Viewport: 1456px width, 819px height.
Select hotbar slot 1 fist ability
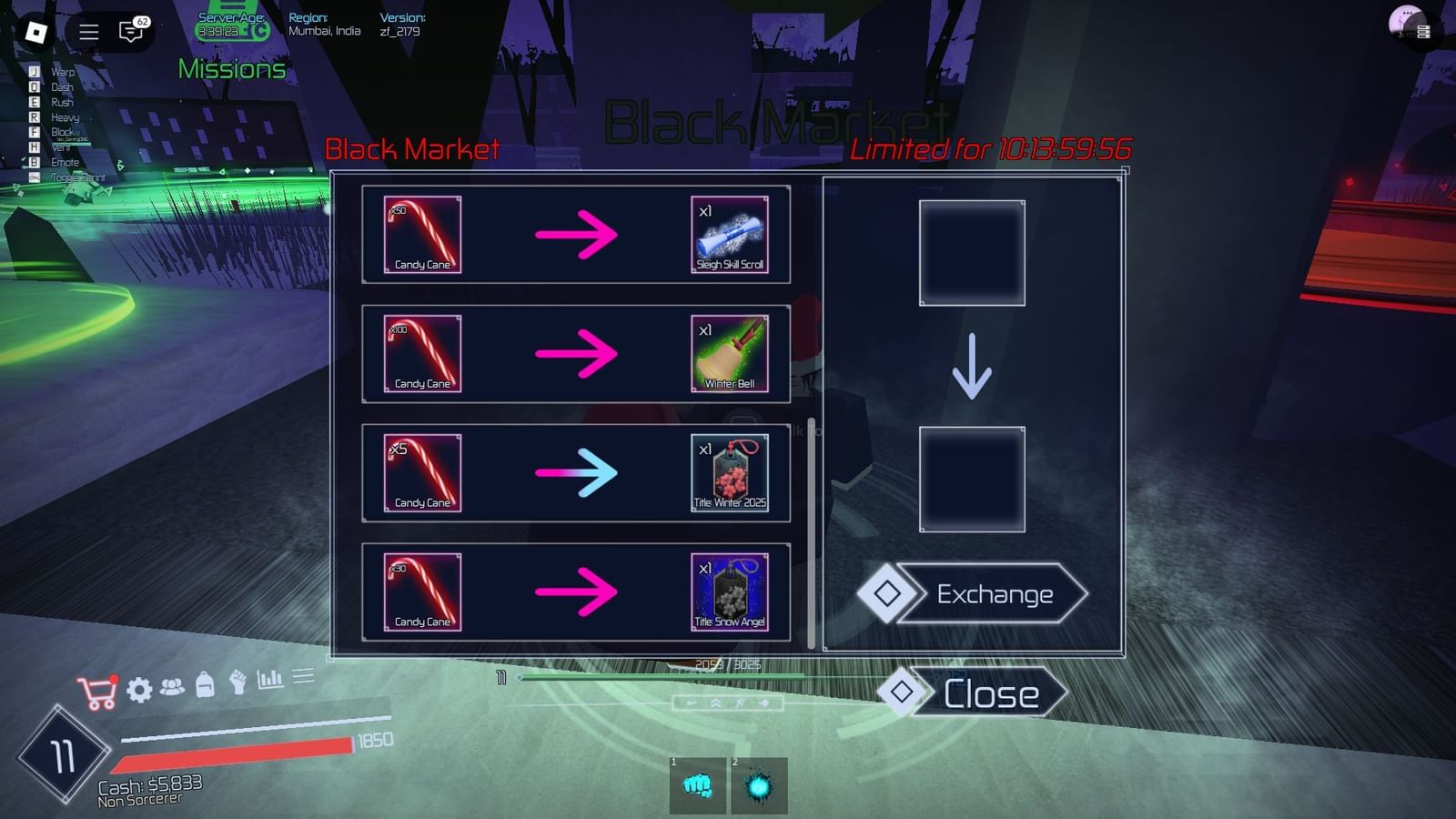[697, 786]
